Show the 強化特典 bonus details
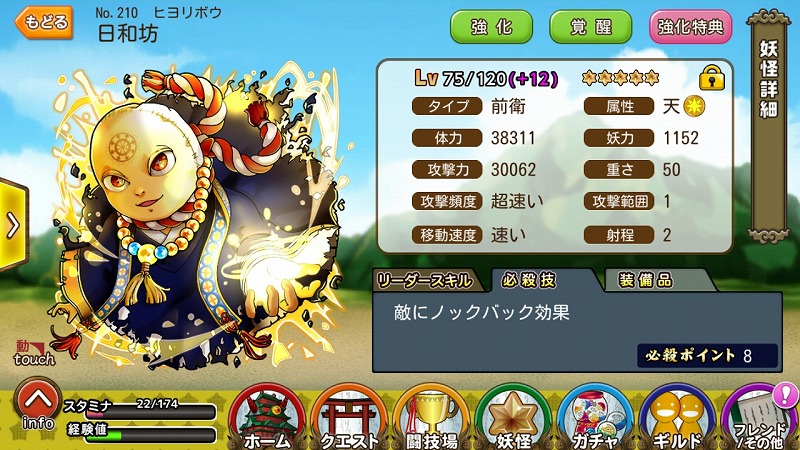The width and height of the screenshot is (800, 450). click(691, 26)
